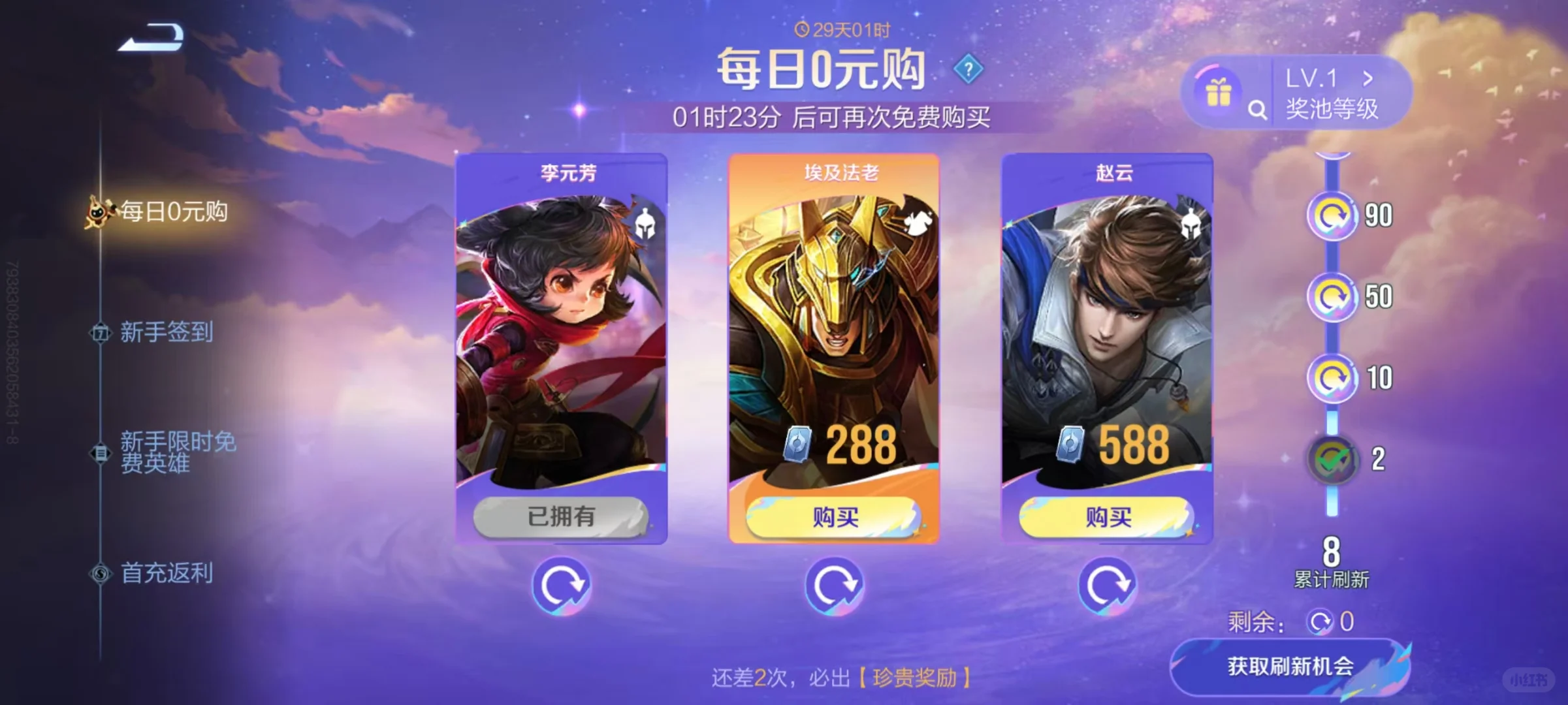Refresh the 埃及法老 card using its refresh icon
This screenshot has width=1568, height=705.
click(834, 586)
